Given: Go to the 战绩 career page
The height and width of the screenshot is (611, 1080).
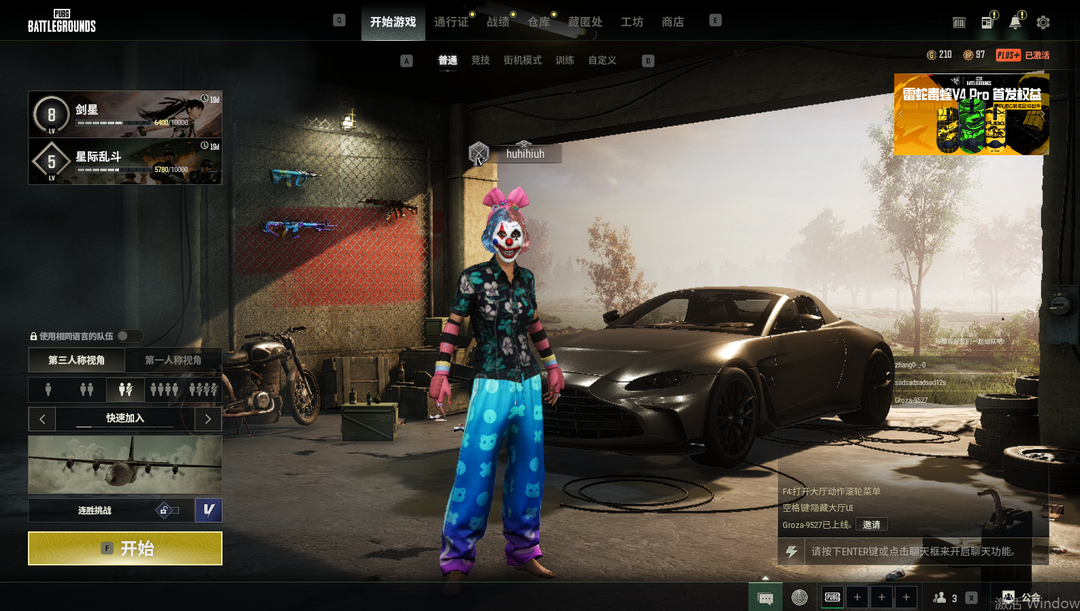Looking at the screenshot, I should (497, 22).
